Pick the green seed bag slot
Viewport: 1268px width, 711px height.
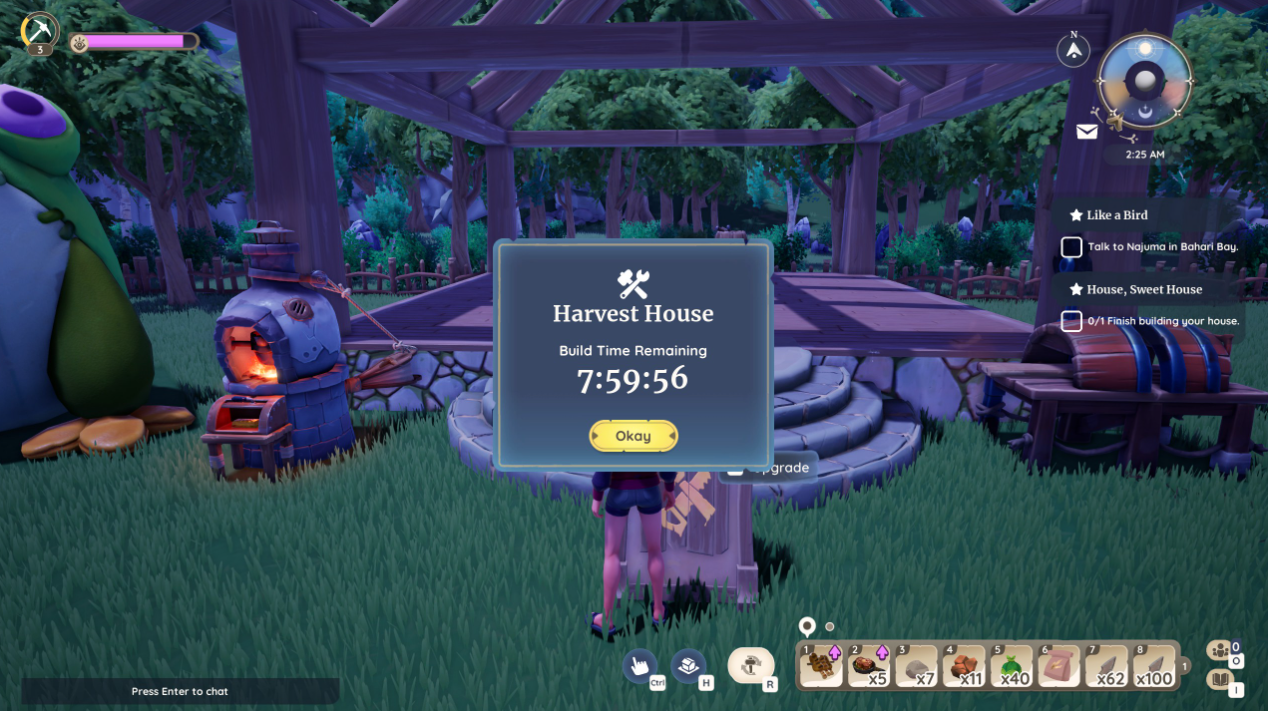1011,665
